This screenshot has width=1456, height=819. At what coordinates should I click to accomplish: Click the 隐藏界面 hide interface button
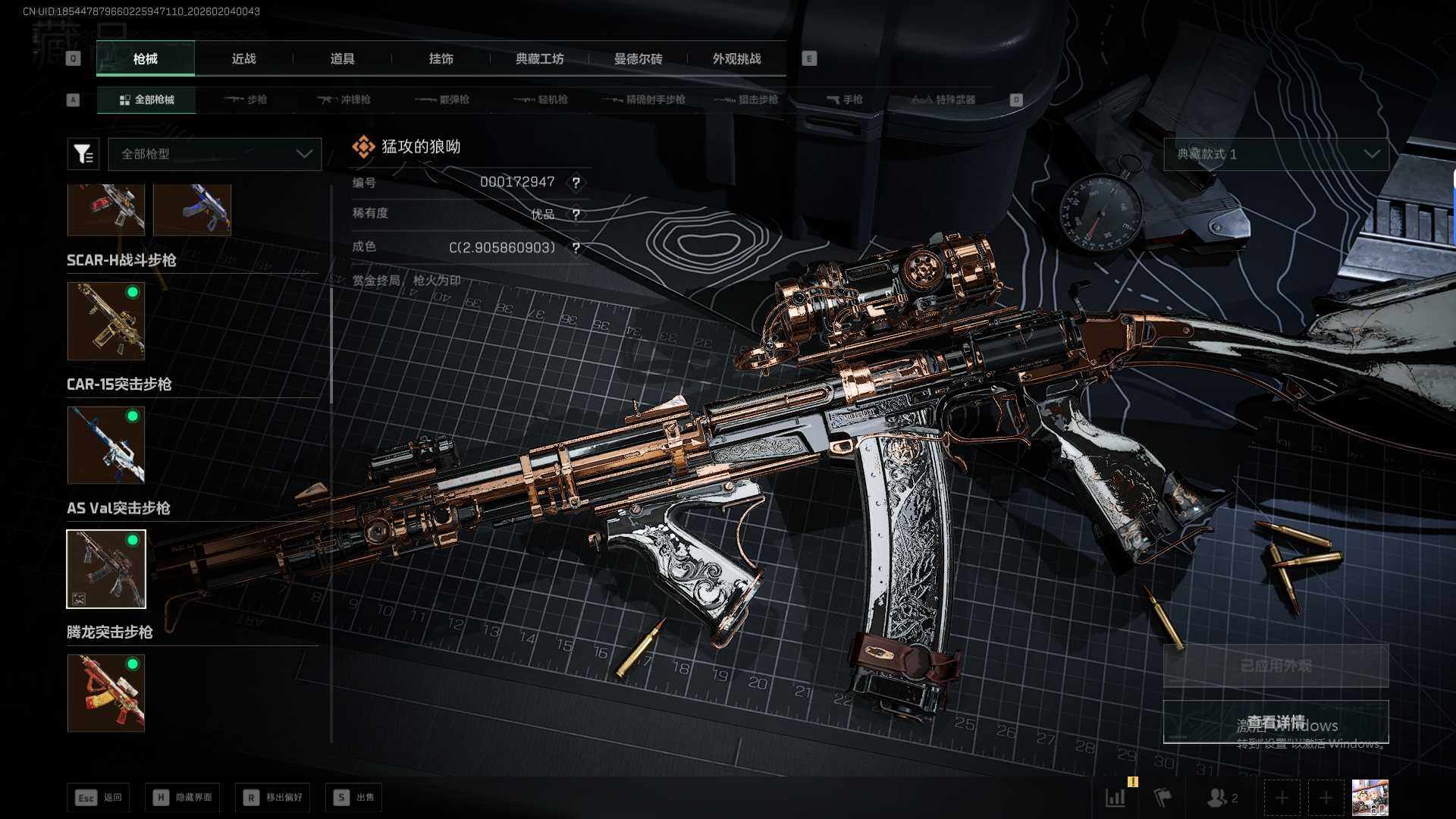point(183,798)
